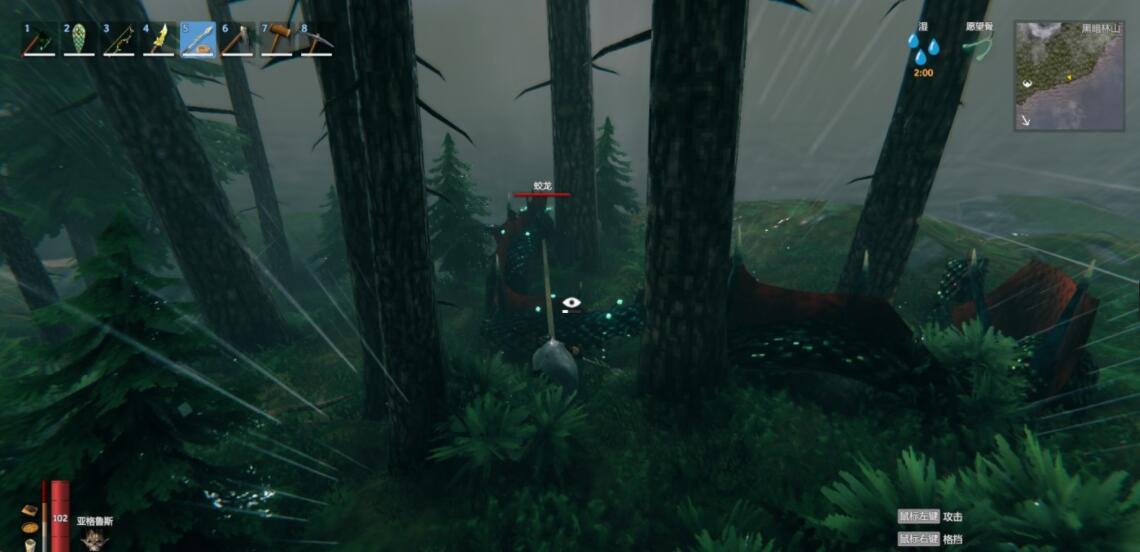Select the golden blade weapon in slot 4
The width and height of the screenshot is (1140, 552).
[159, 40]
